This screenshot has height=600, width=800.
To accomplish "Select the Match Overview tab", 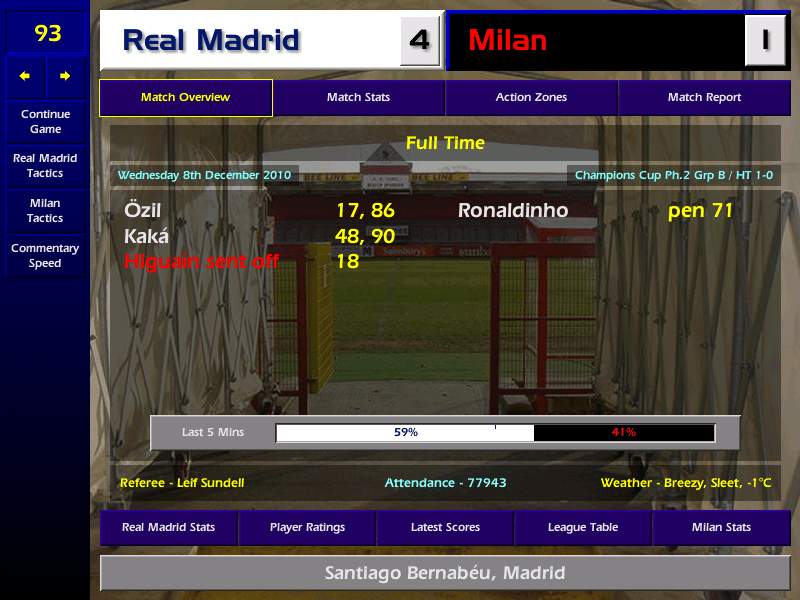I will click(185, 98).
